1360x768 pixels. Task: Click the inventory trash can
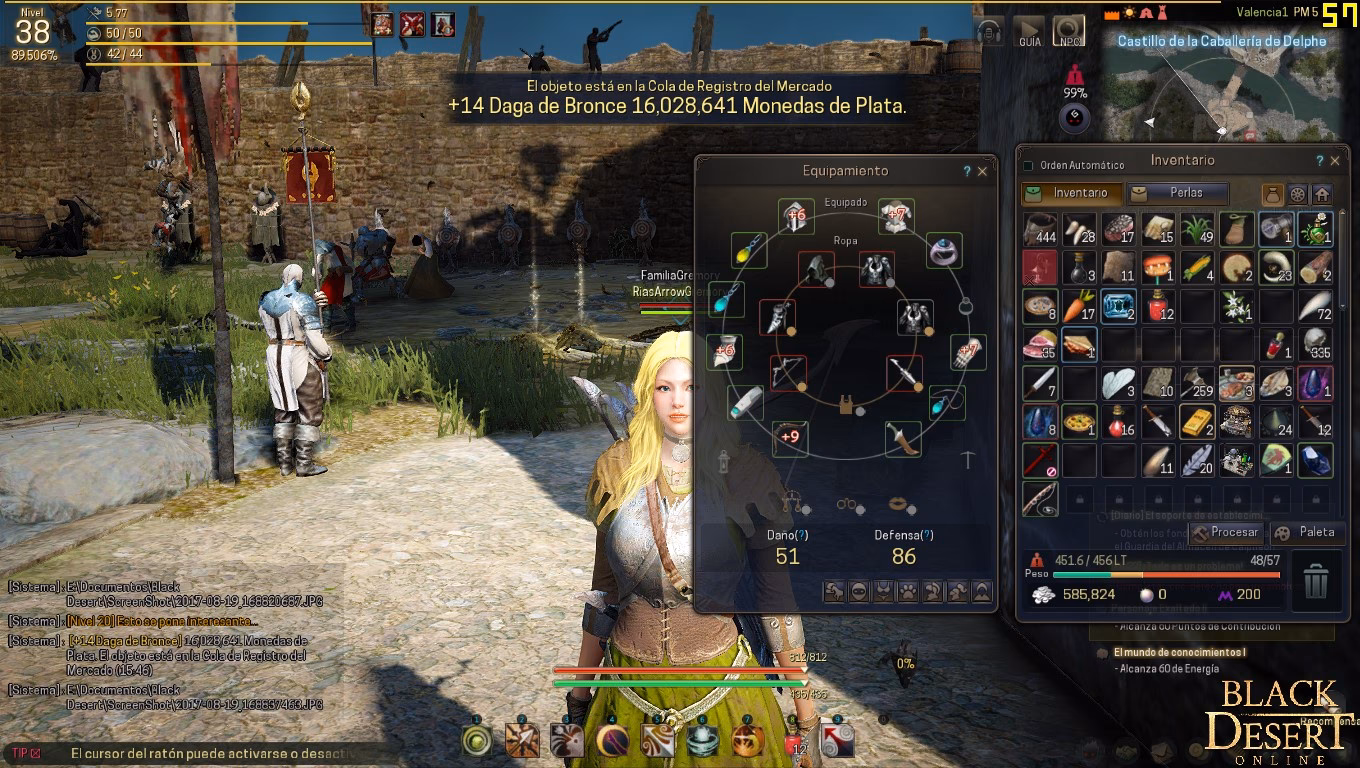[1316, 581]
